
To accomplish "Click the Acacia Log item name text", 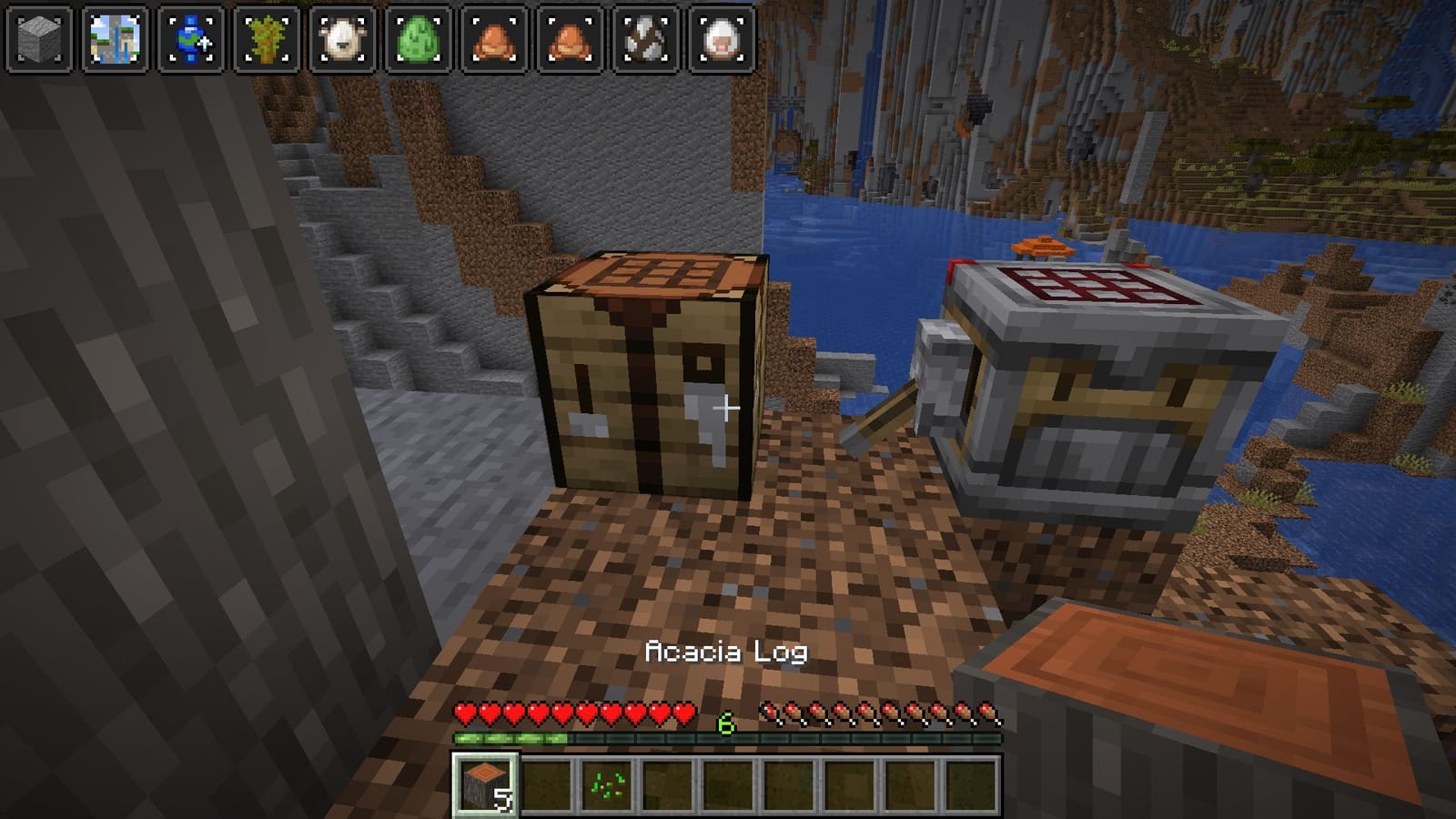I will (x=725, y=652).
